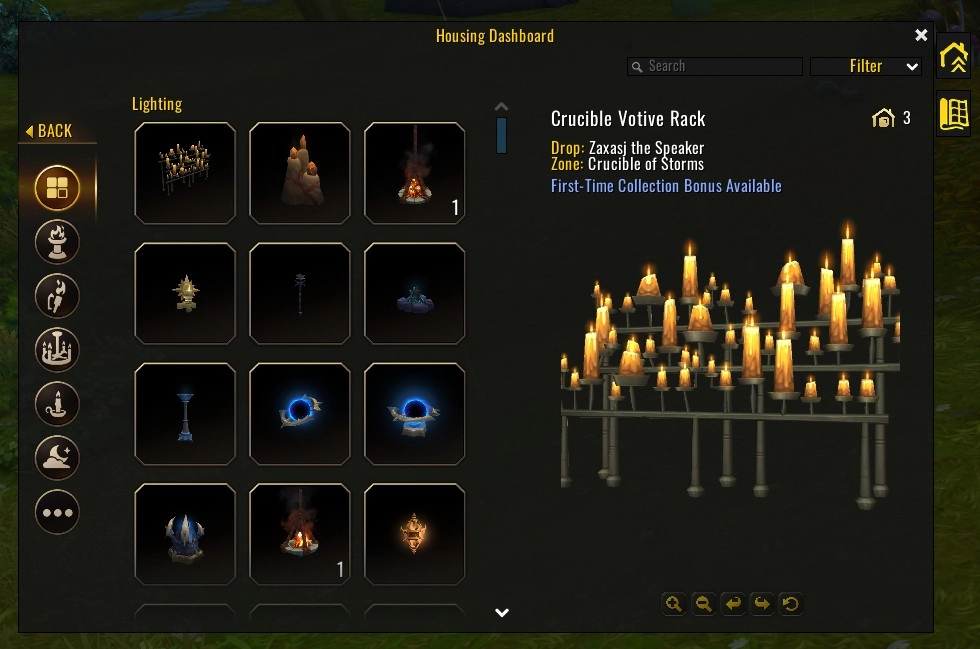
Task: Select the all-categories grid tab
Action: [x=57, y=188]
